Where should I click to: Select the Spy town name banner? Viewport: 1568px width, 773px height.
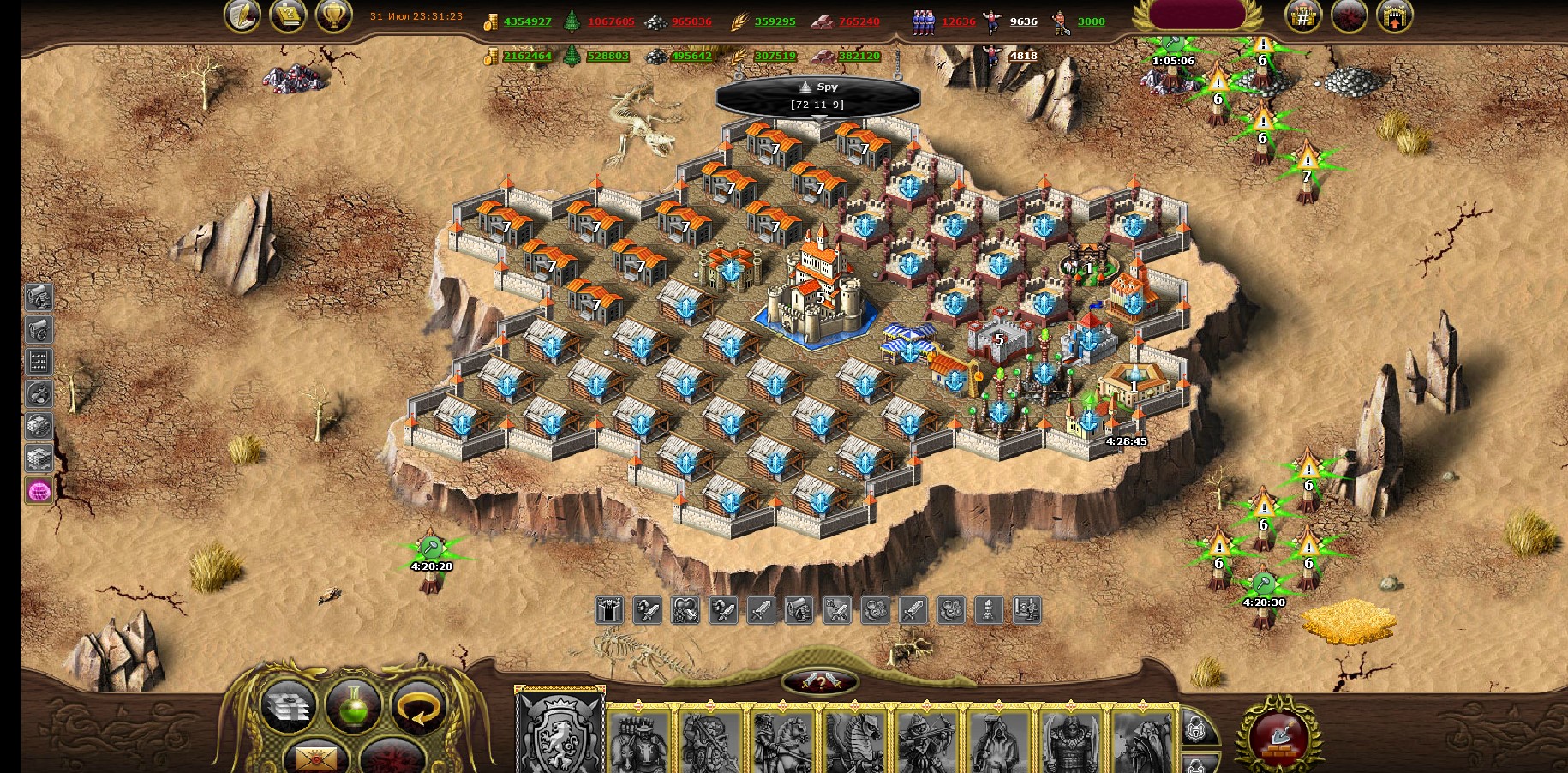click(x=818, y=95)
